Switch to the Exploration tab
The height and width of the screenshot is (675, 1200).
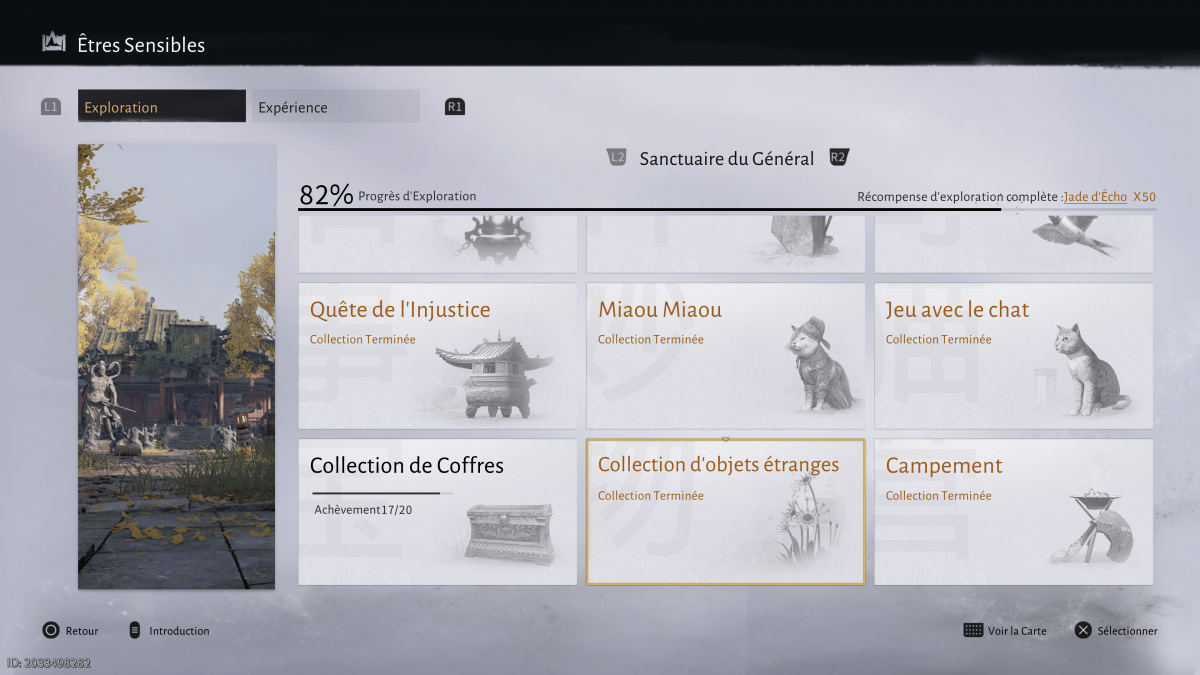click(x=161, y=107)
